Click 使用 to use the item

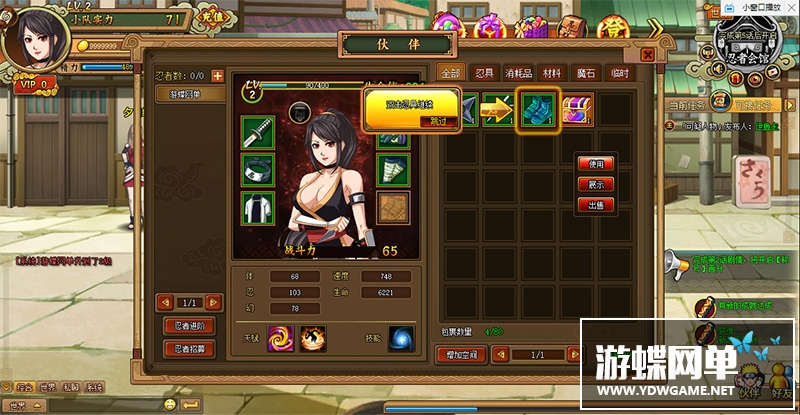click(596, 164)
